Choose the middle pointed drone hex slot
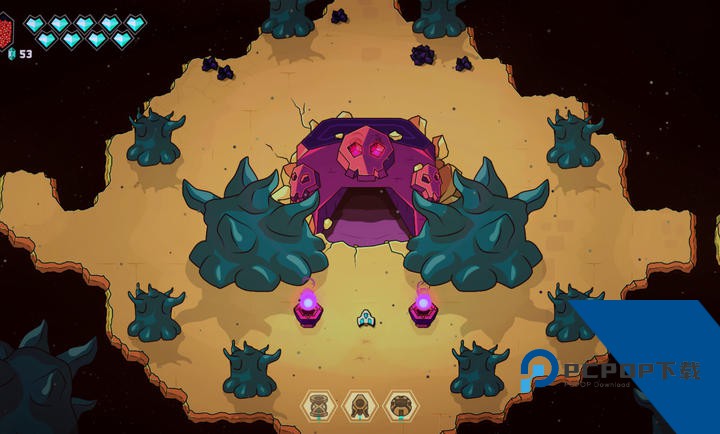The height and width of the screenshot is (434, 720). [359, 405]
